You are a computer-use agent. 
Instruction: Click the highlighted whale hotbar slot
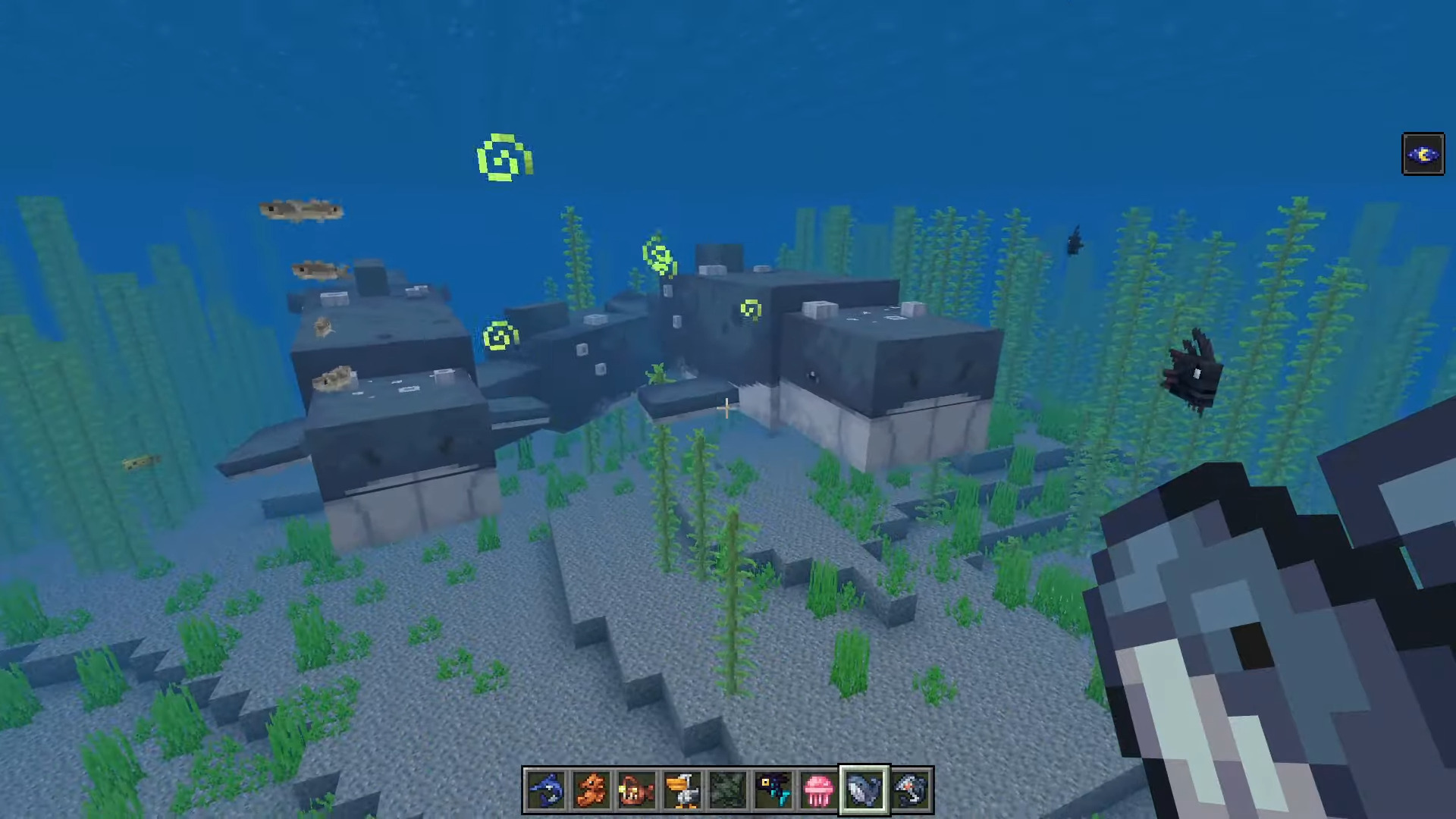pyautogui.click(x=864, y=790)
